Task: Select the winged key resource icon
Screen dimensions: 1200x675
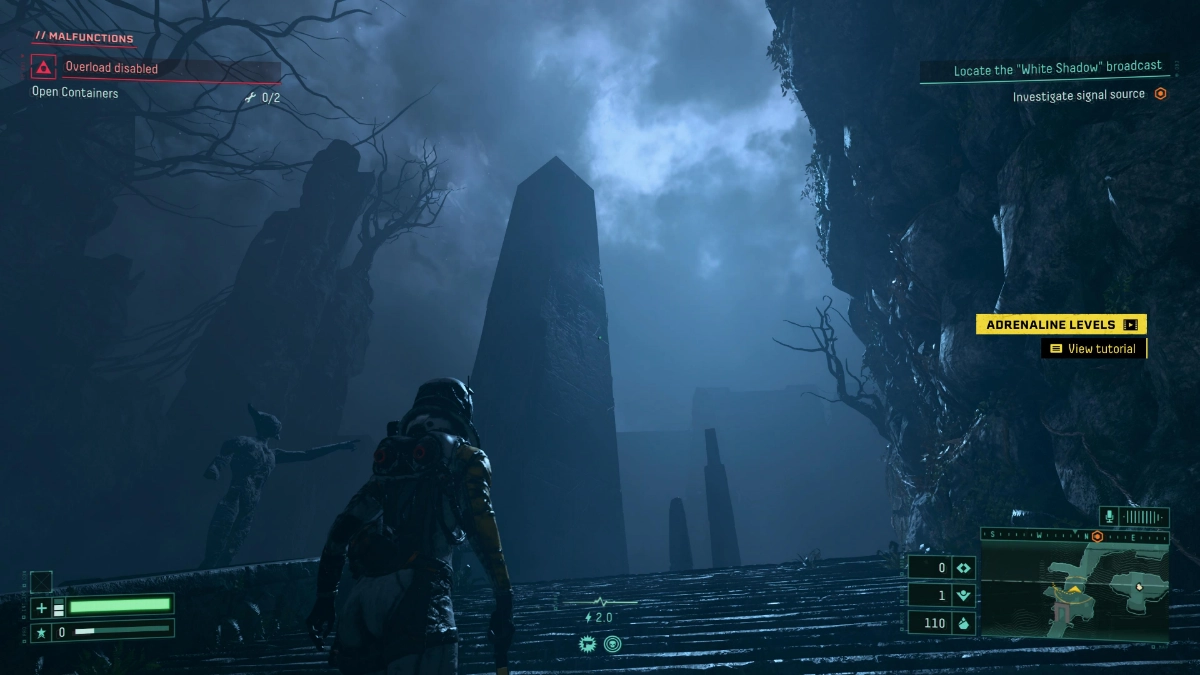Action: (x=964, y=595)
